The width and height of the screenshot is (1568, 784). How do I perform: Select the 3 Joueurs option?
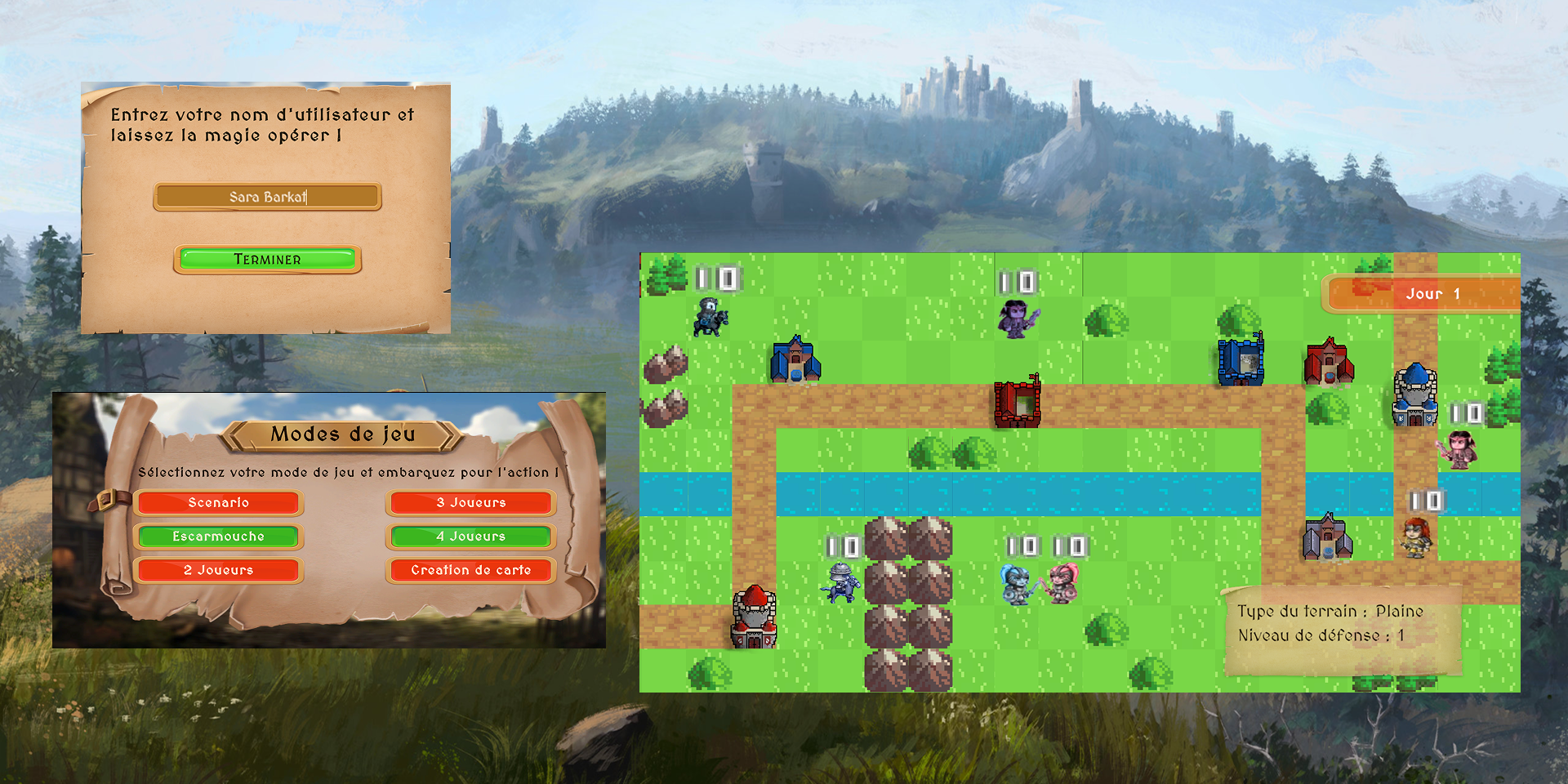pyautogui.click(x=470, y=502)
